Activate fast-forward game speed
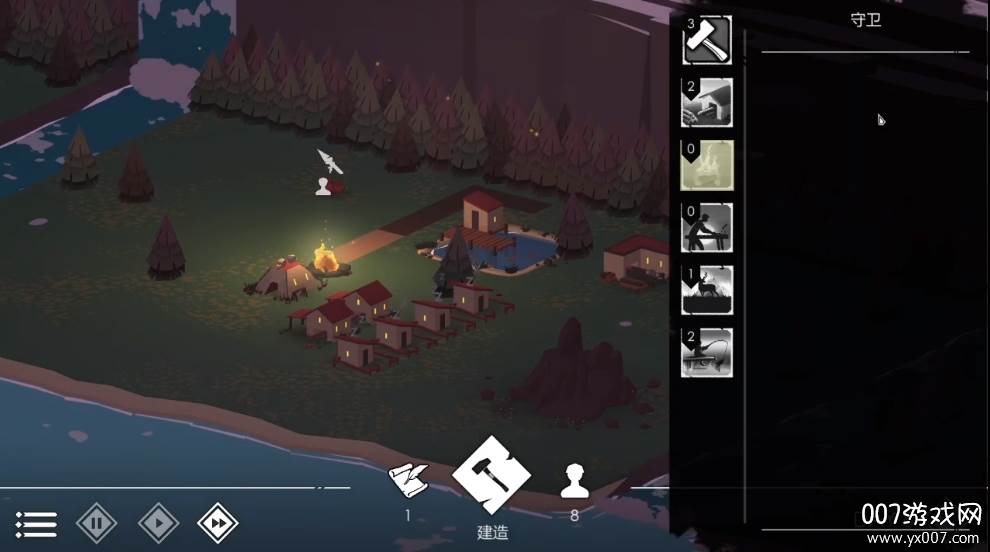 tap(218, 522)
